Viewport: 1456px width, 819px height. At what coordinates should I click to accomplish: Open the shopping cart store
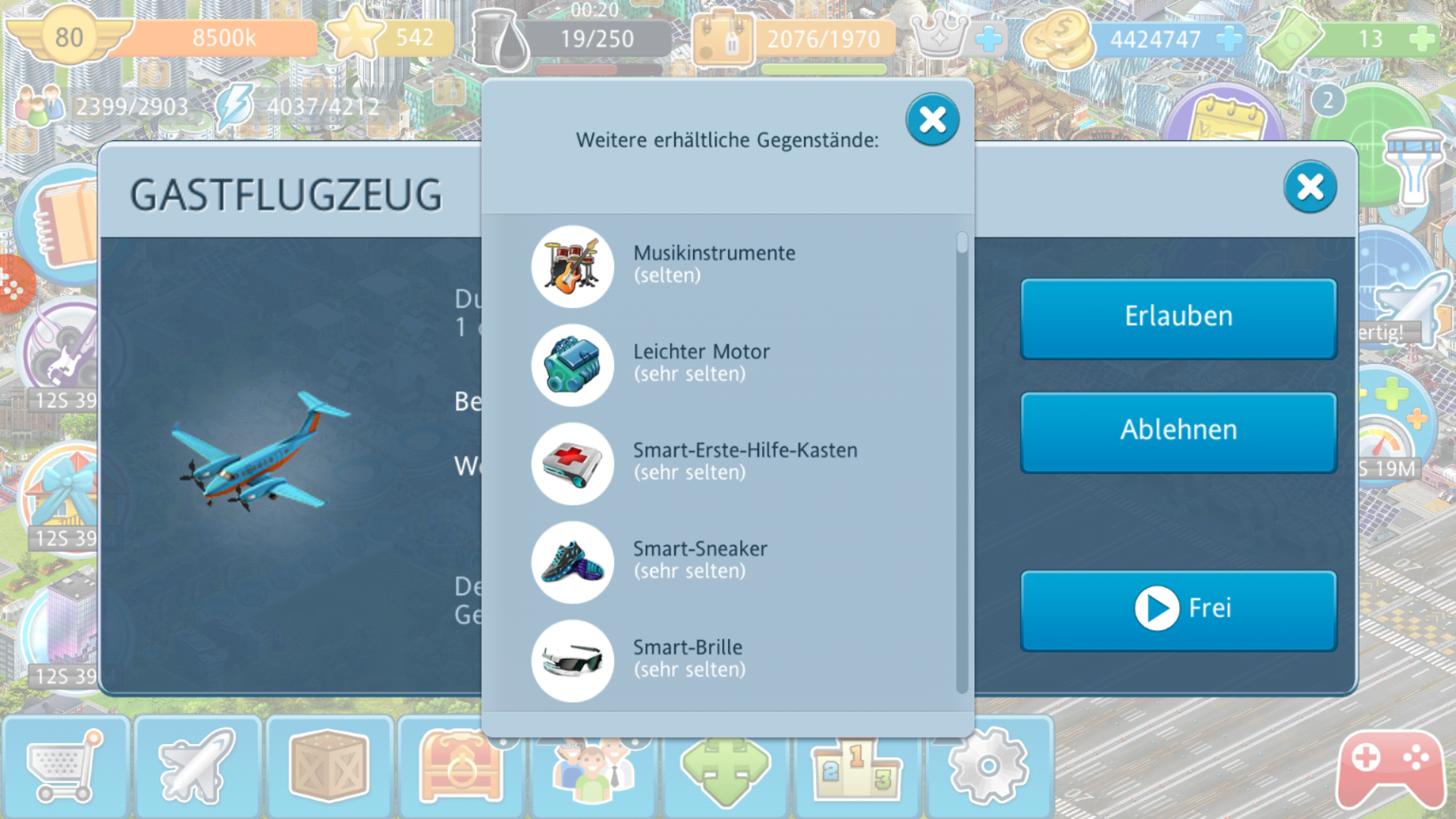65,767
